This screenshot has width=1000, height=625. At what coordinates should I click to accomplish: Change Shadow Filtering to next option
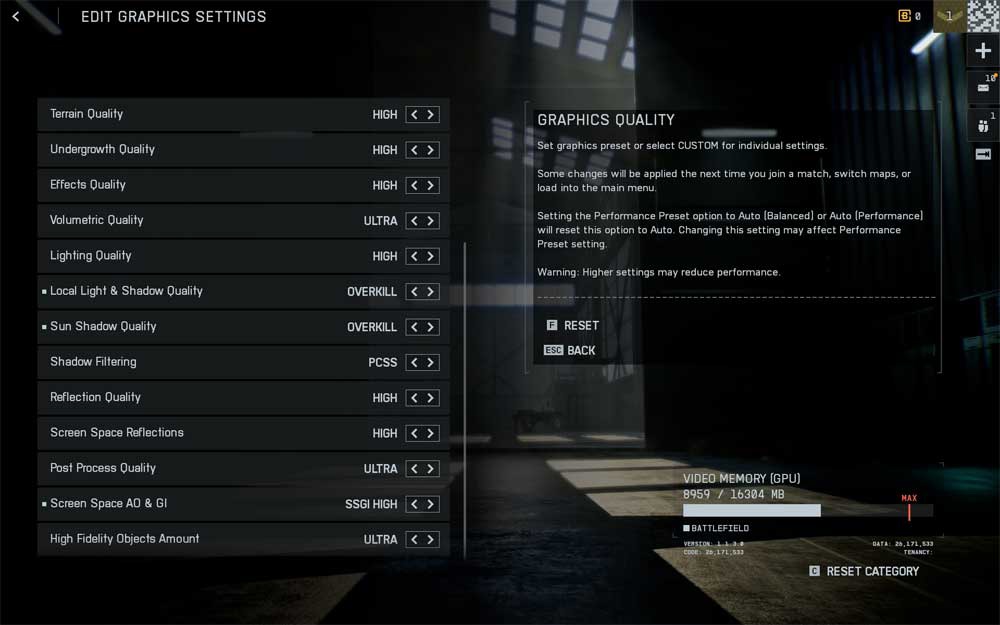coord(431,363)
